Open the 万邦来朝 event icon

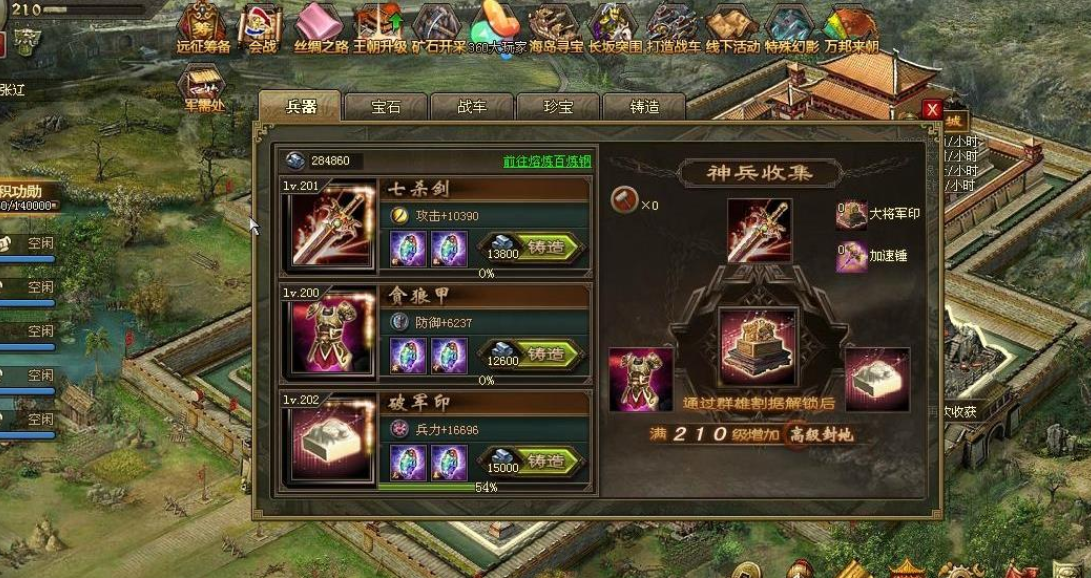point(851,26)
